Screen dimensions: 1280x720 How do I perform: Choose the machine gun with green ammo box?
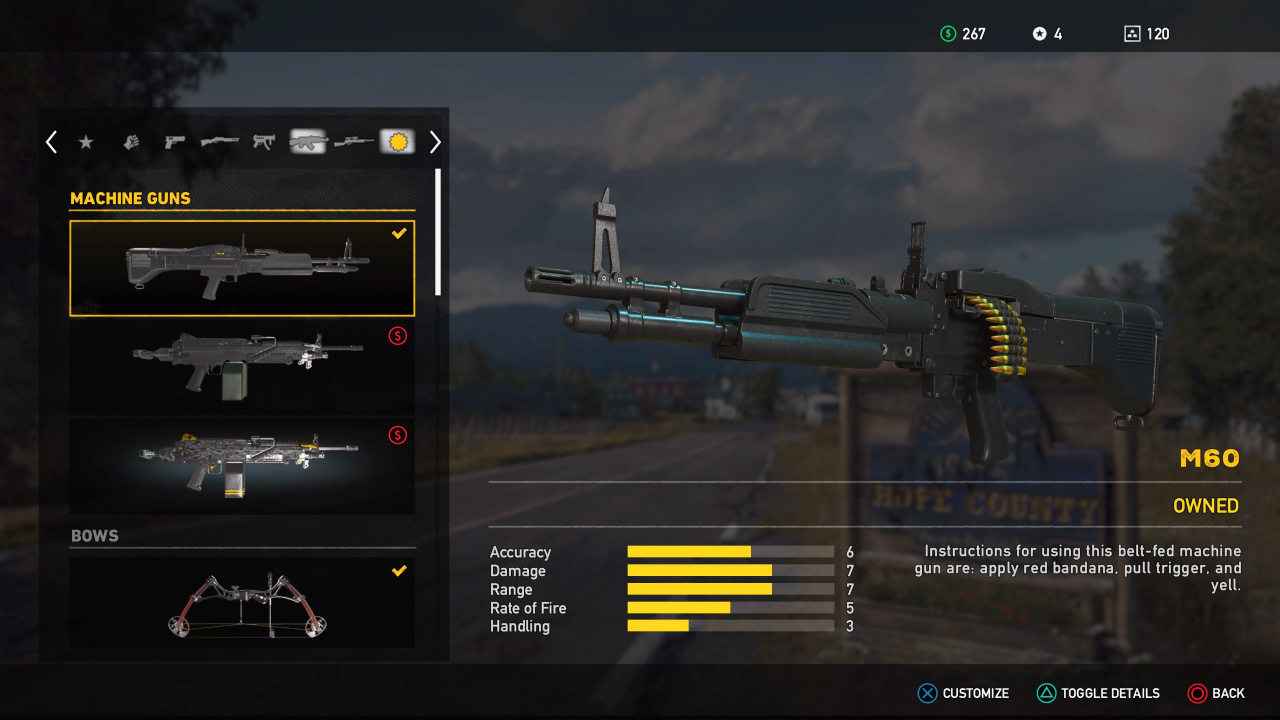click(242, 367)
